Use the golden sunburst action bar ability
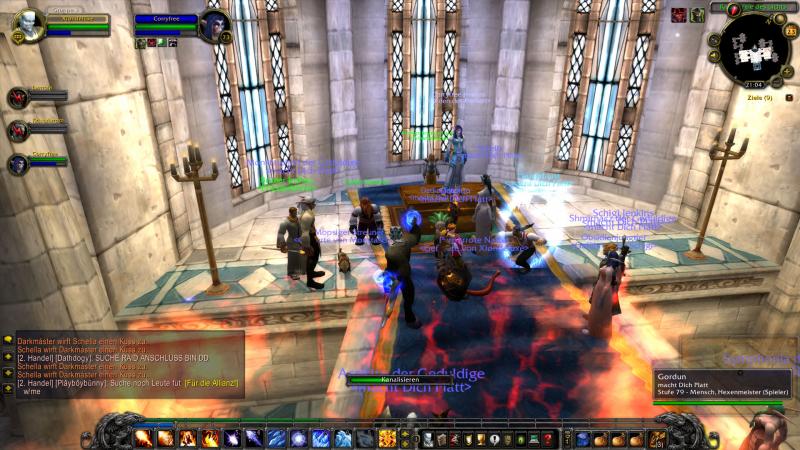Viewport: 800px width, 450px height. (x=387, y=438)
